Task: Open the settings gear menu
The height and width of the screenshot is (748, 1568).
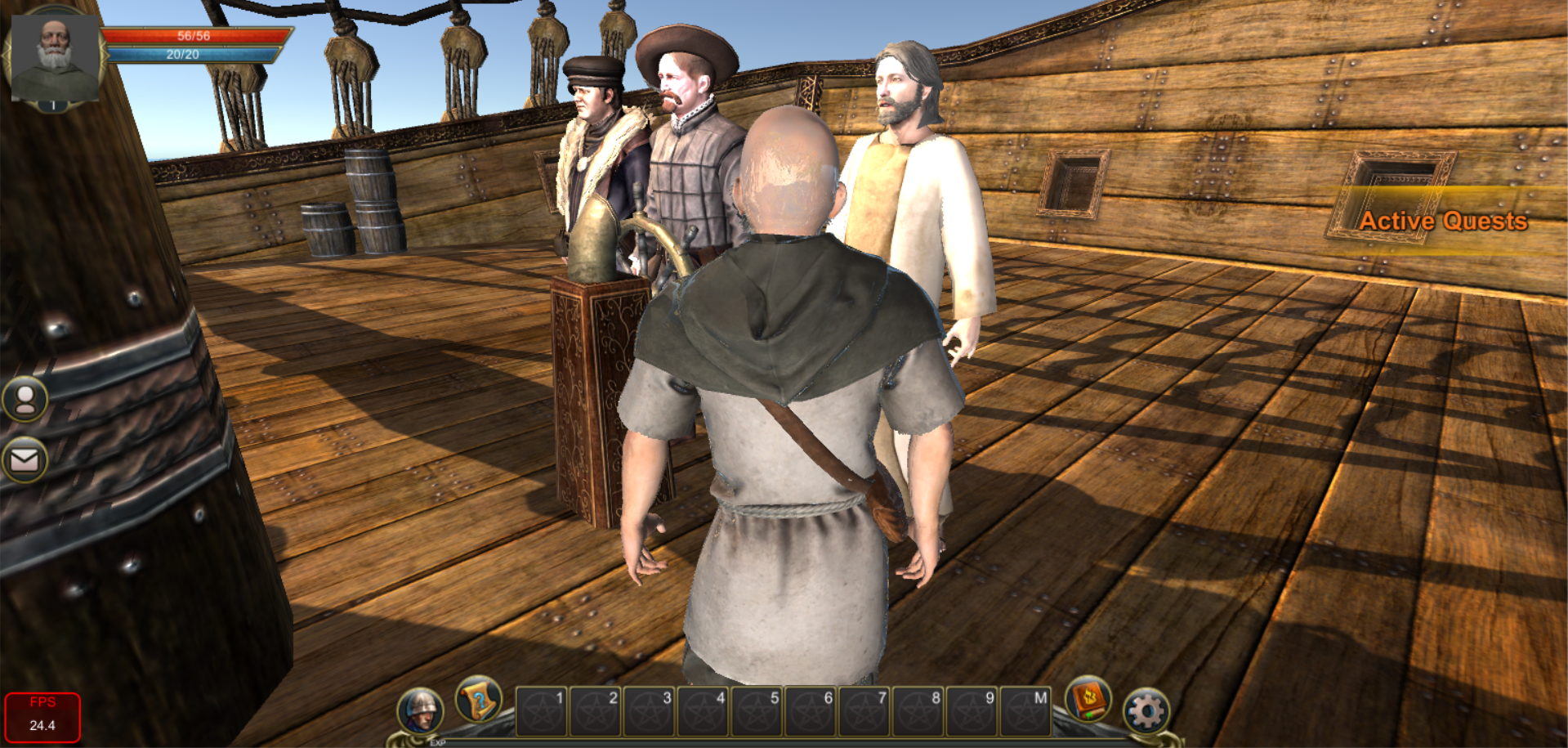Action: [x=1146, y=711]
